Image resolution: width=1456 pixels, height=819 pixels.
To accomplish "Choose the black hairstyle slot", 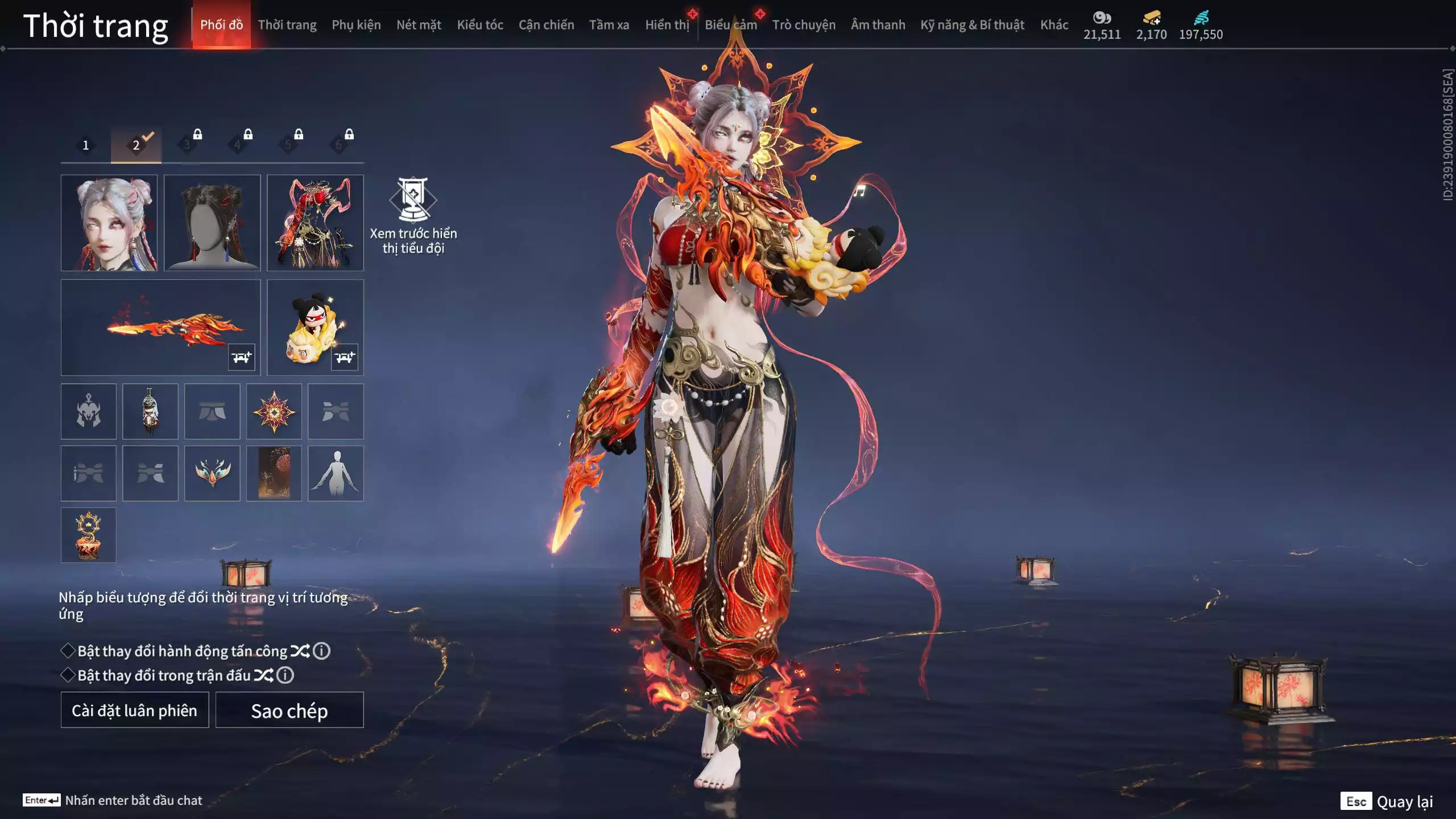I will pos(212,223).
